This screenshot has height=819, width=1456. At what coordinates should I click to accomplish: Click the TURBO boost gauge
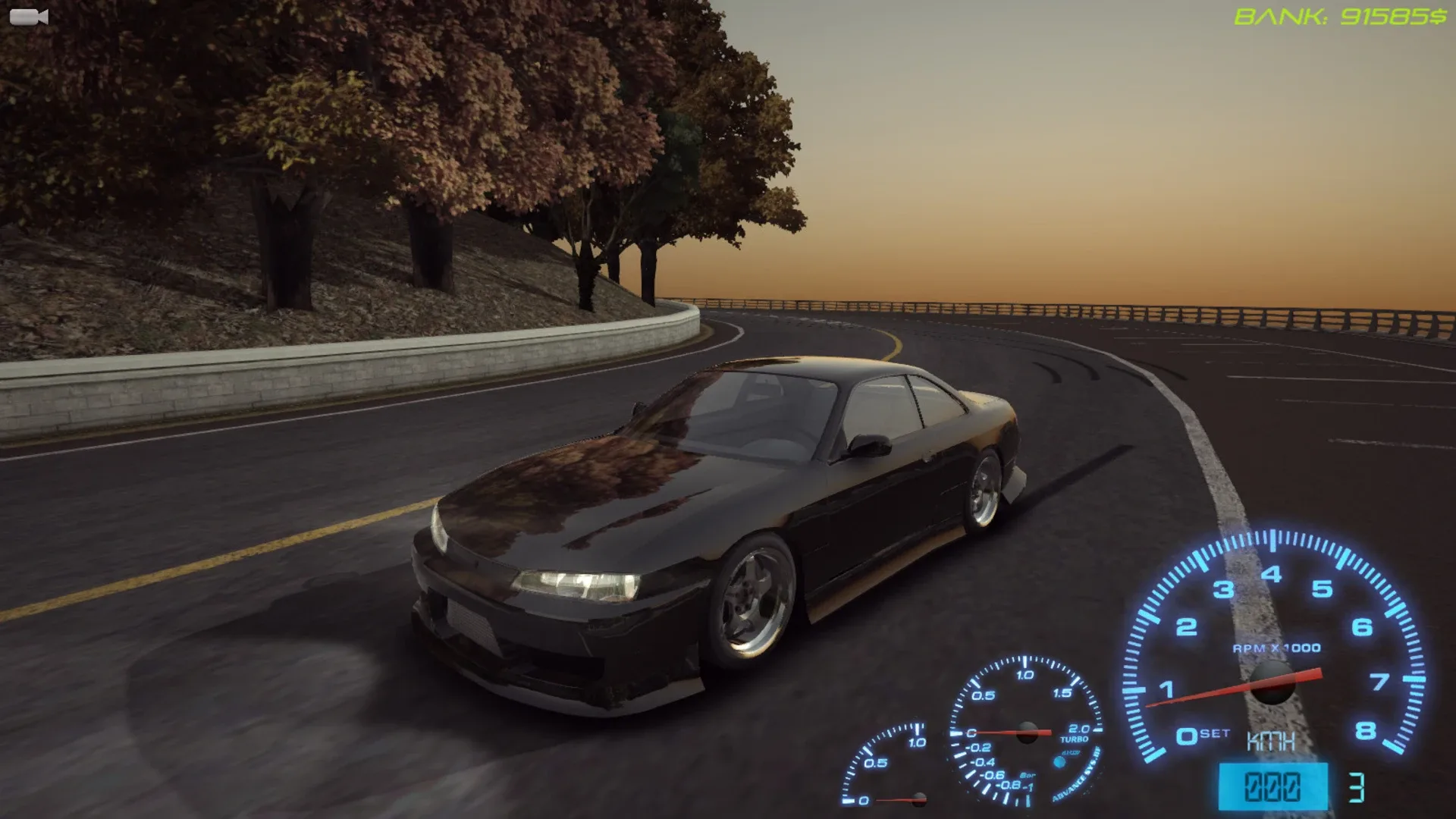click(x=1026, y=733)
